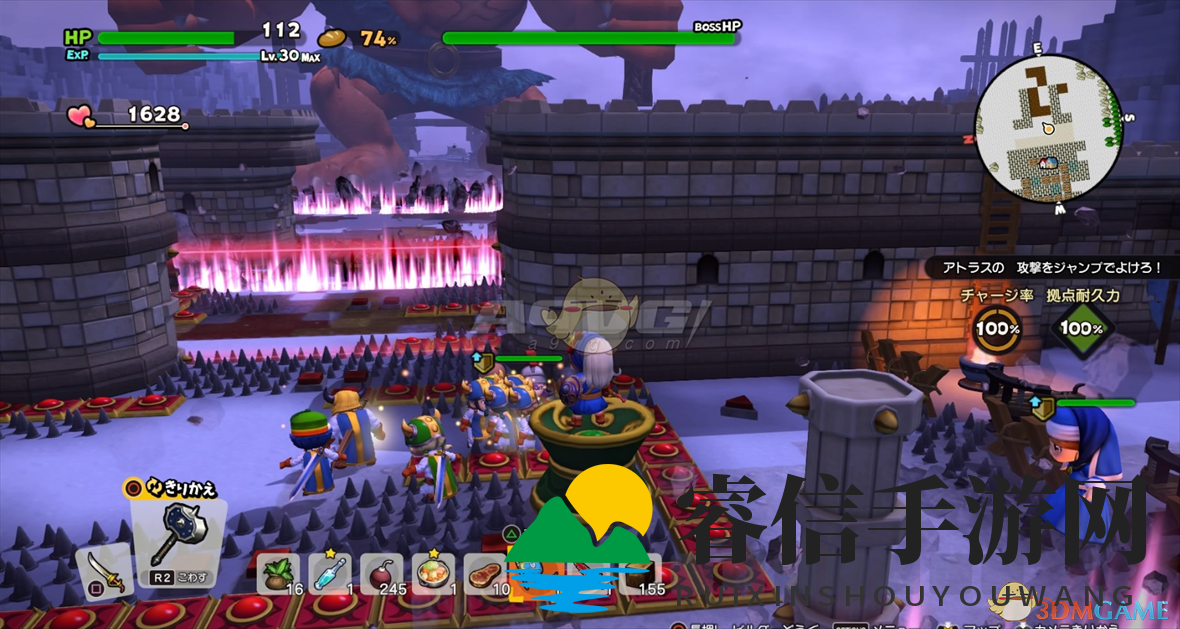Select the steak meat hotbar slot
1180x629 pixels.
click(486, 574)
